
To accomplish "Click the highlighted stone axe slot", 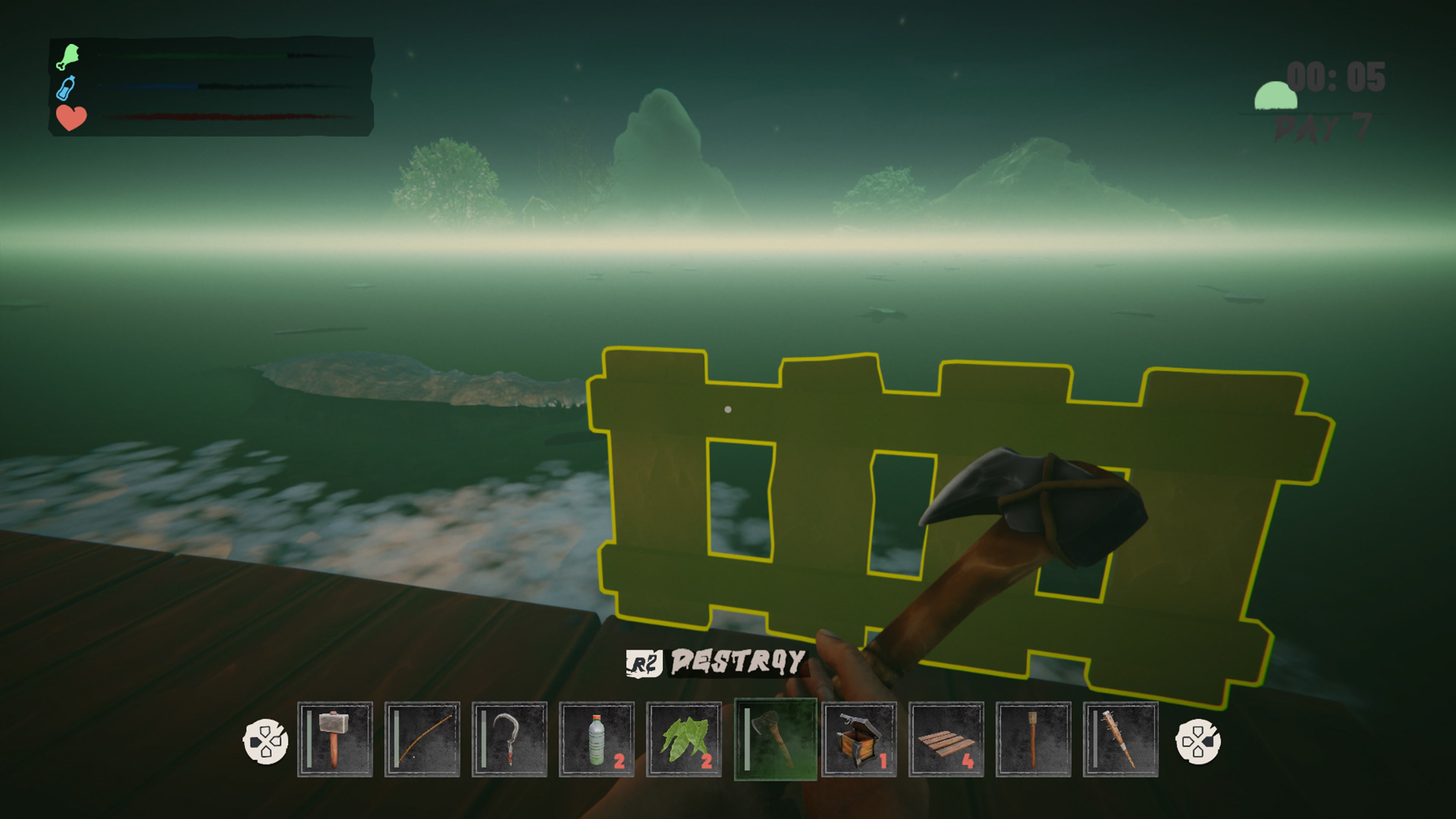I will click(775, 739).
